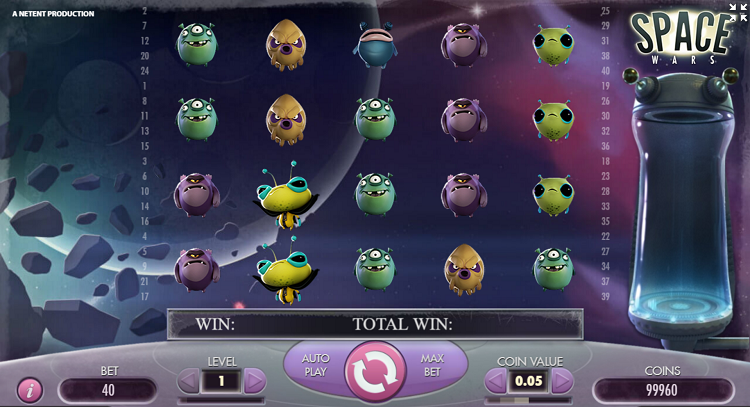The width and height of the screenshot is (750, 407).
Task: Raise the coin value with right arrow
Action: click(563, 380)
